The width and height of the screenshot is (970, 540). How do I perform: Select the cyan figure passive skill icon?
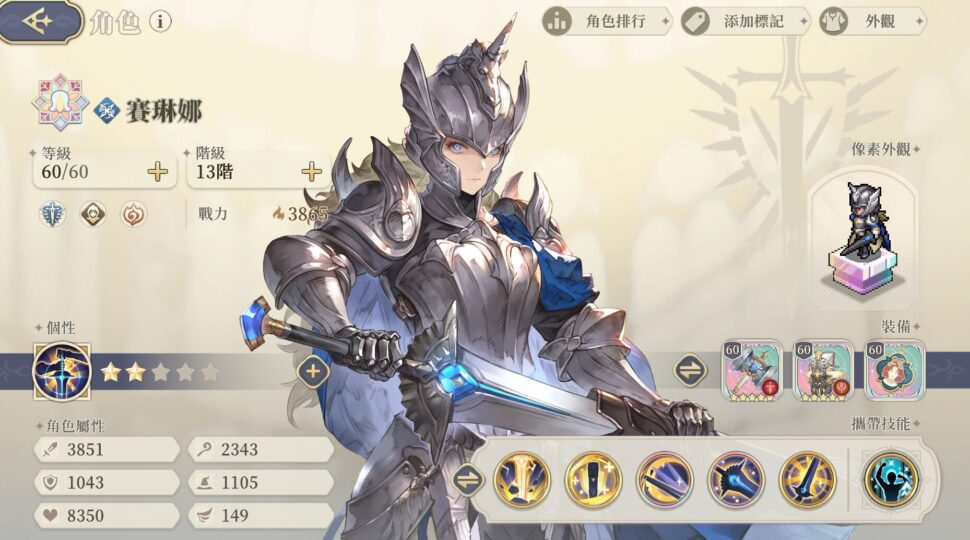click(x=891, y=479)
